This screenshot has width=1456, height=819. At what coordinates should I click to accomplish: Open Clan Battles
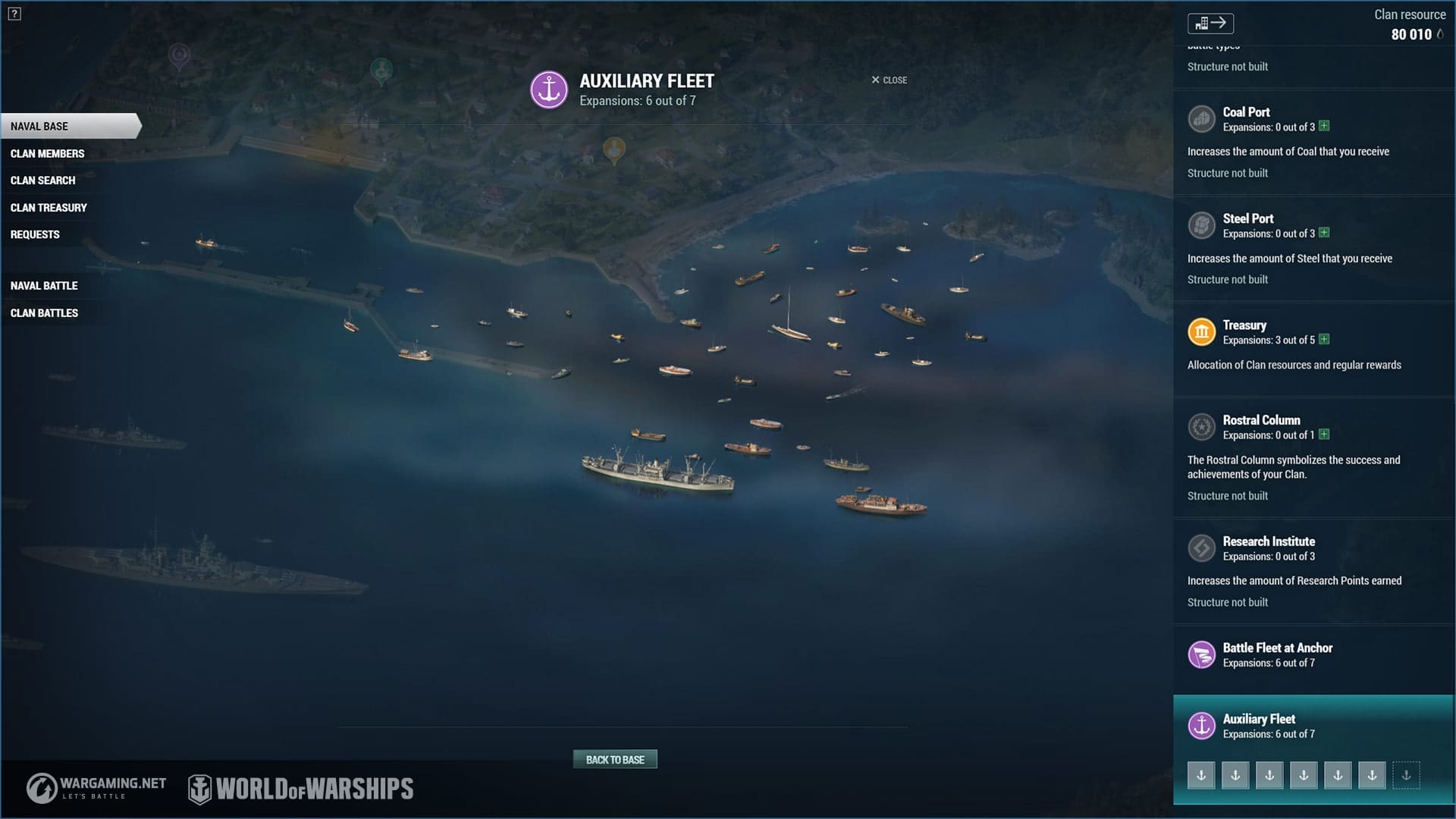pos(44,313)
